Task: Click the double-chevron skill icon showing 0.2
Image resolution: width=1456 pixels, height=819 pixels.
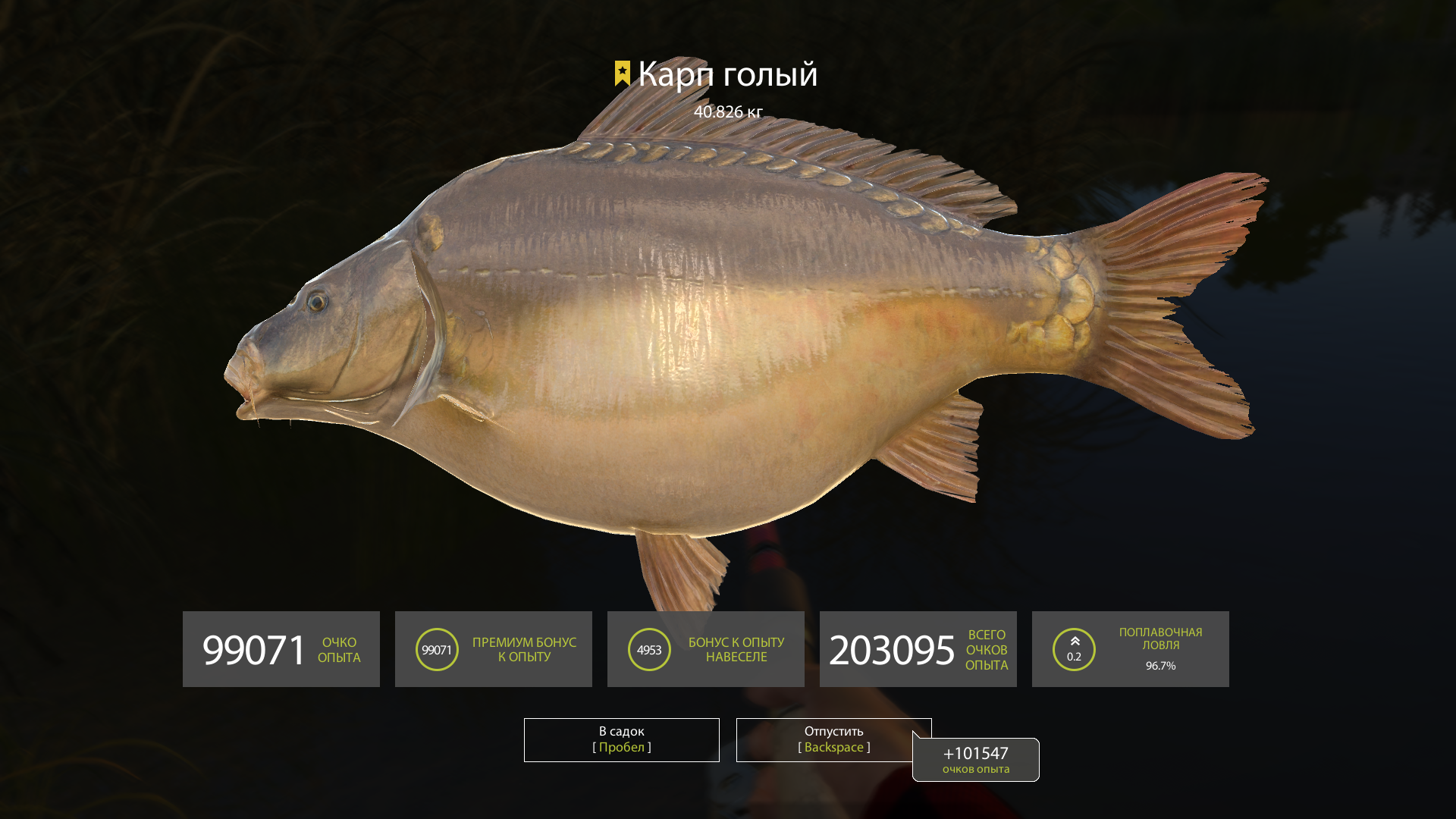Action: click(1074, 649)
